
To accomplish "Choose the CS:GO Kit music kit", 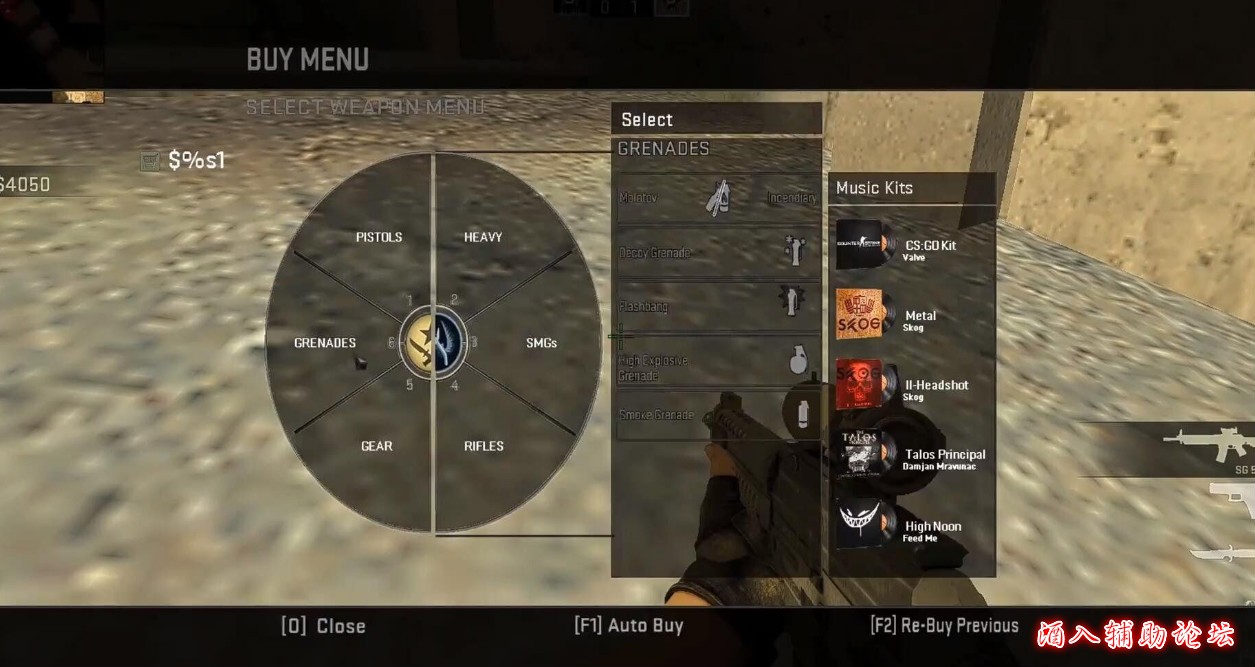I will tap(911, 247).
